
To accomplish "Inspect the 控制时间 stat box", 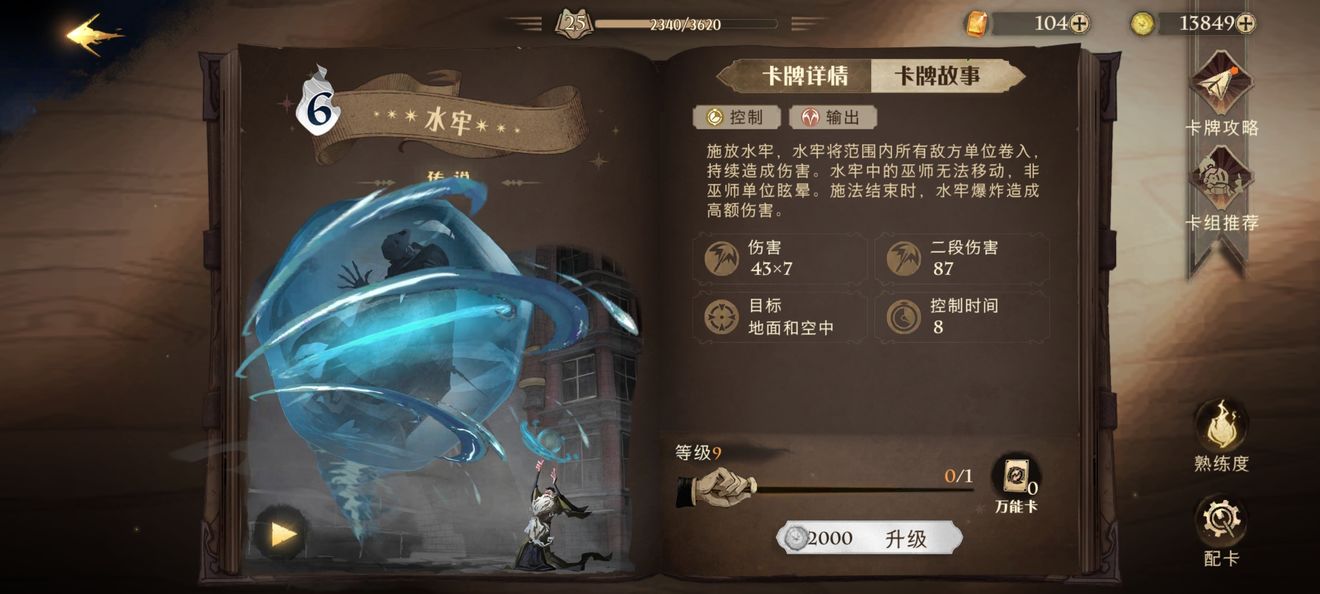I will tap(961, 316).
